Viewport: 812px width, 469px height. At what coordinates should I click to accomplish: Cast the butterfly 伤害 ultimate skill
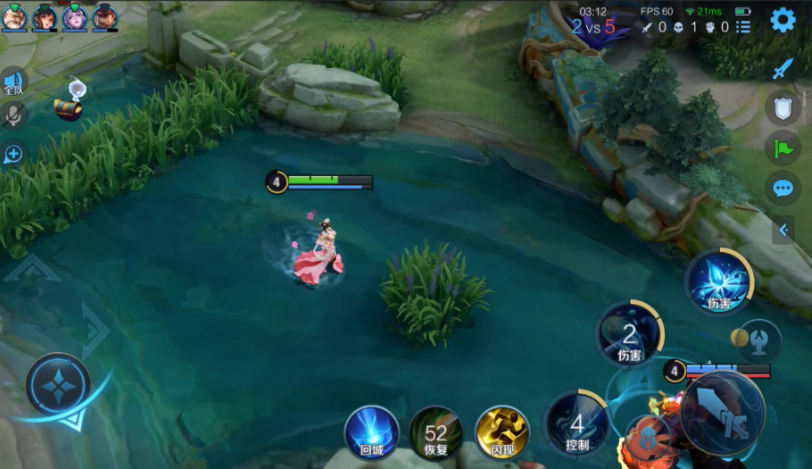point(718,281)
